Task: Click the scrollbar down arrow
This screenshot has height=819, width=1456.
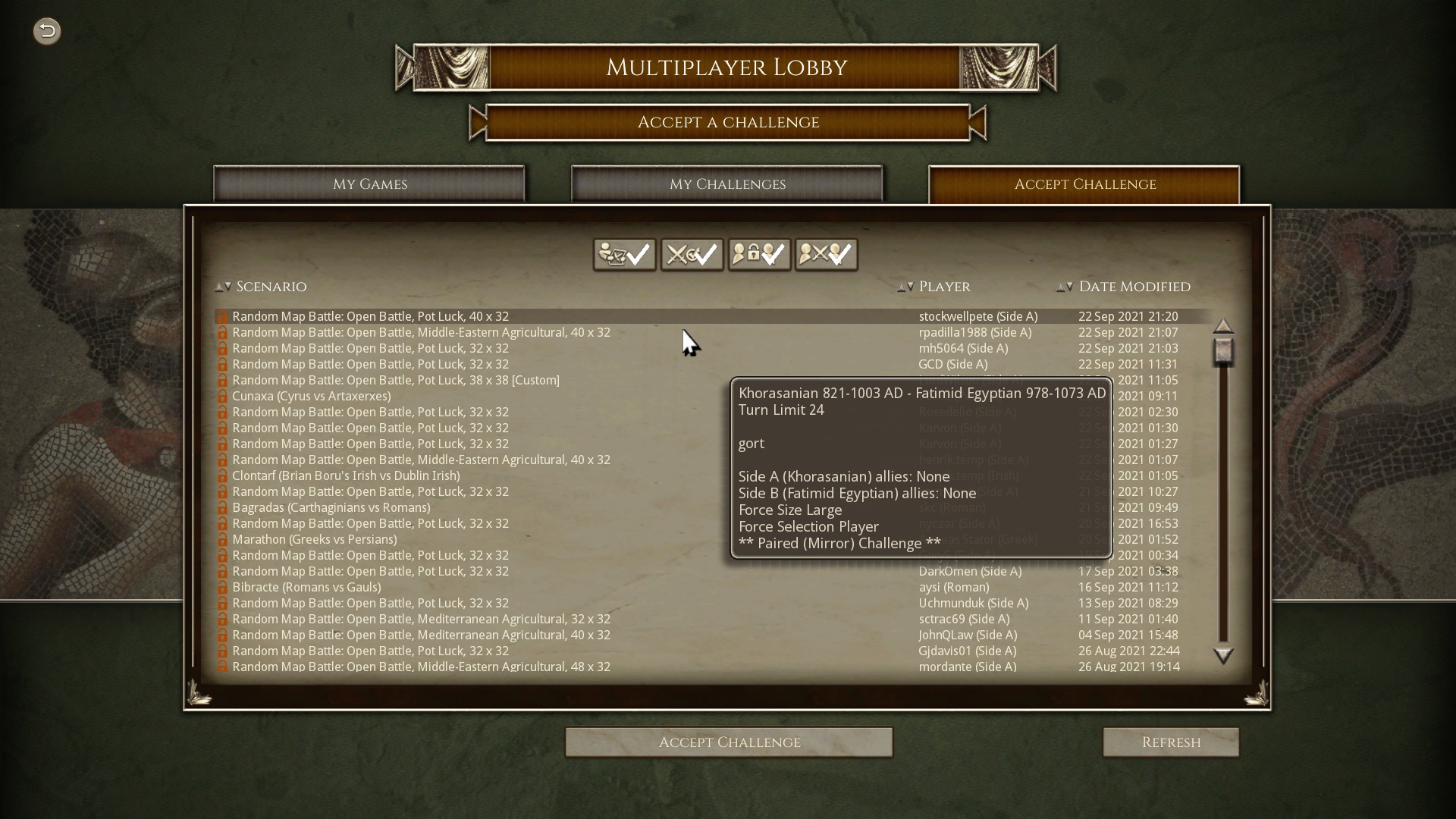Action: [1224, 657]
